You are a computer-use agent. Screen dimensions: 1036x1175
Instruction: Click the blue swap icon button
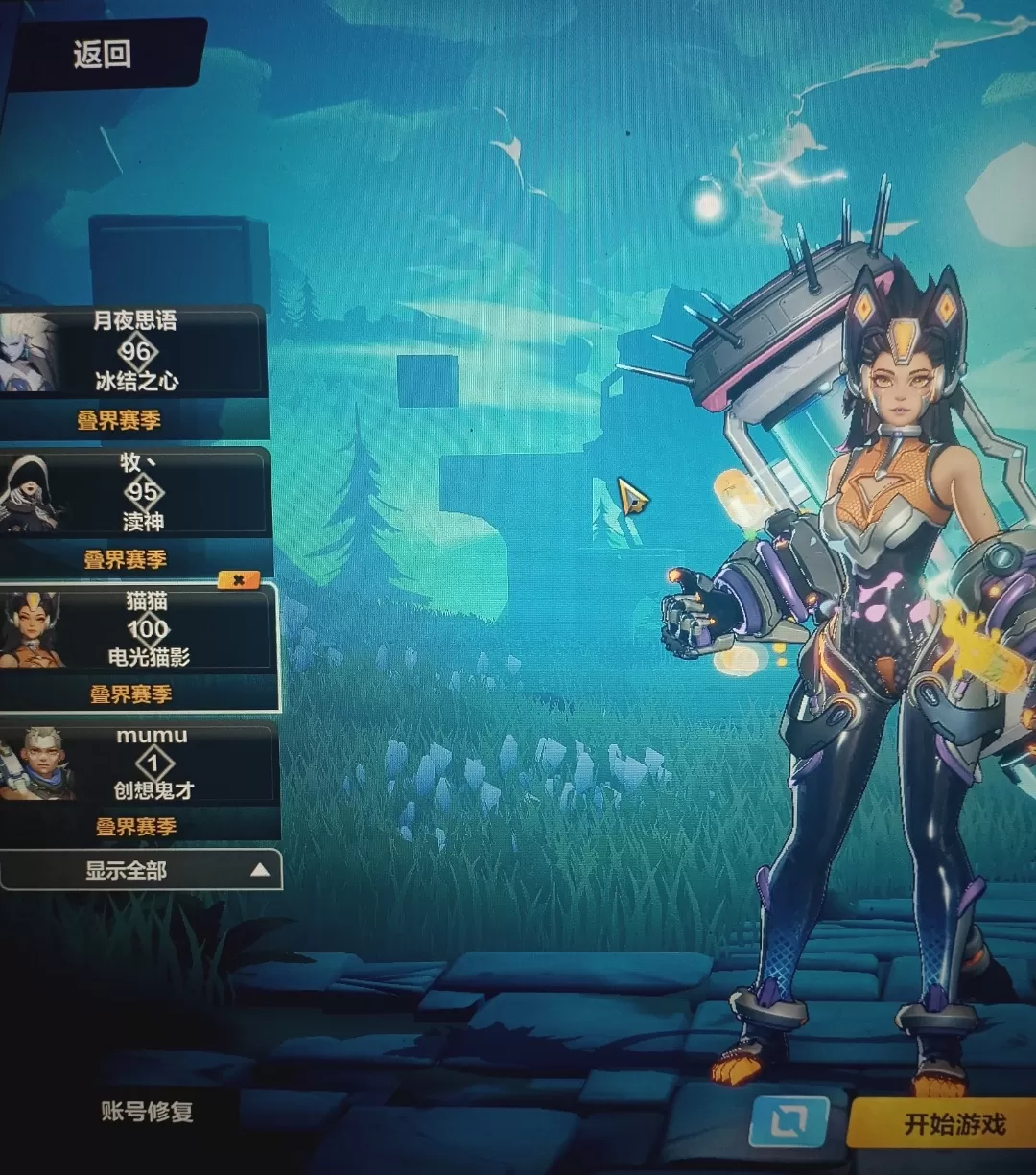[x=788, y=1120]
